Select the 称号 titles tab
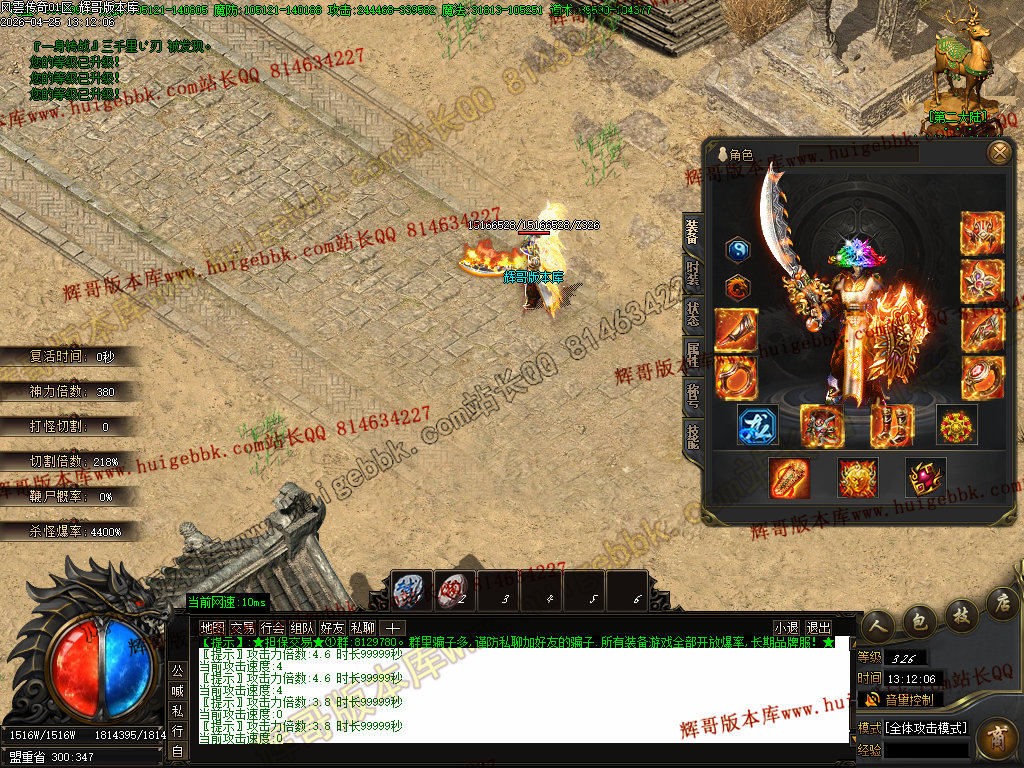 click(692, 396)
